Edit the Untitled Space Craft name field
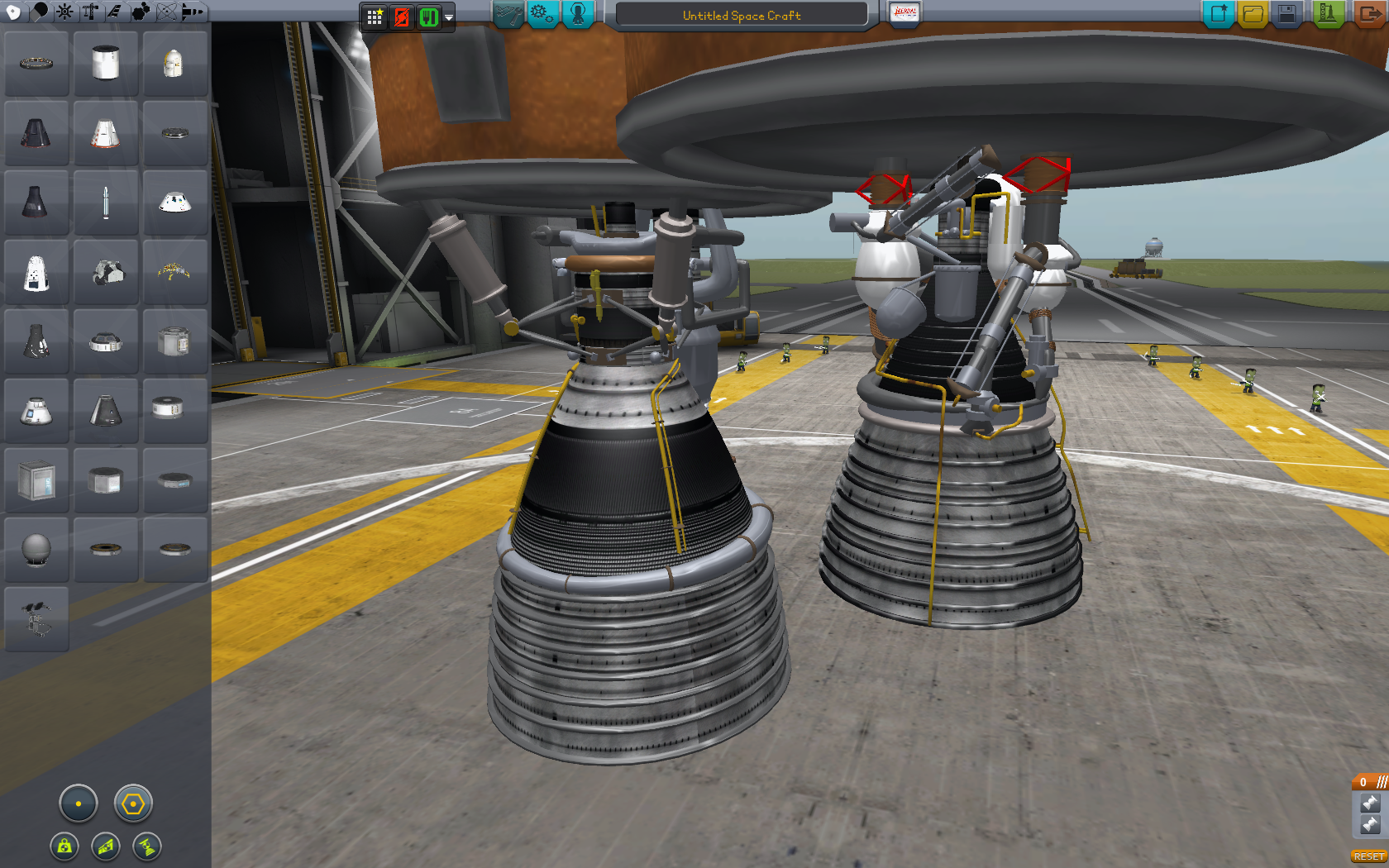The height and width of the screenshot is (868, 1389). pyautogui.click(x=741, y=15)
